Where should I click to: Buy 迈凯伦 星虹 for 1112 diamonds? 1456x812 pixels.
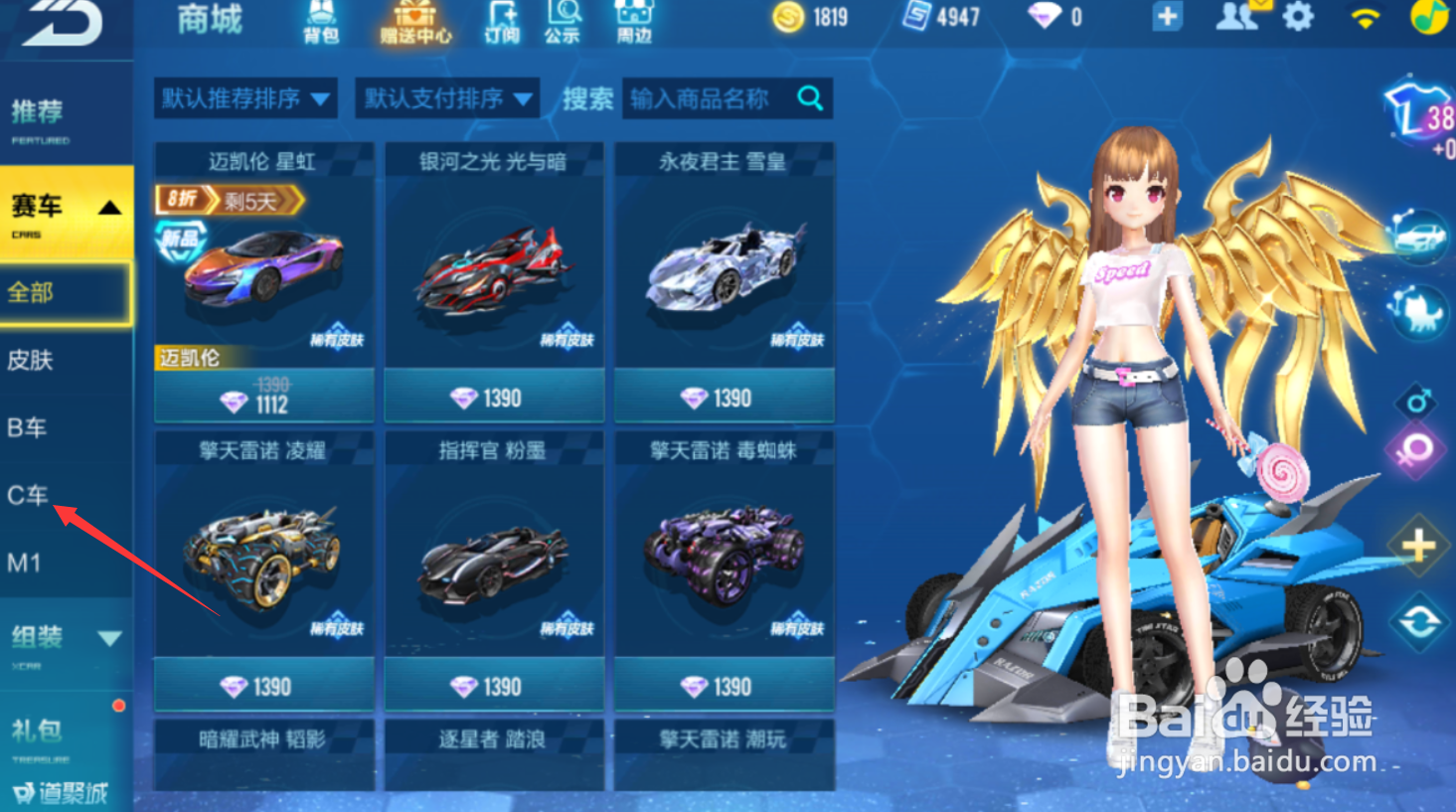click(262, 397)
